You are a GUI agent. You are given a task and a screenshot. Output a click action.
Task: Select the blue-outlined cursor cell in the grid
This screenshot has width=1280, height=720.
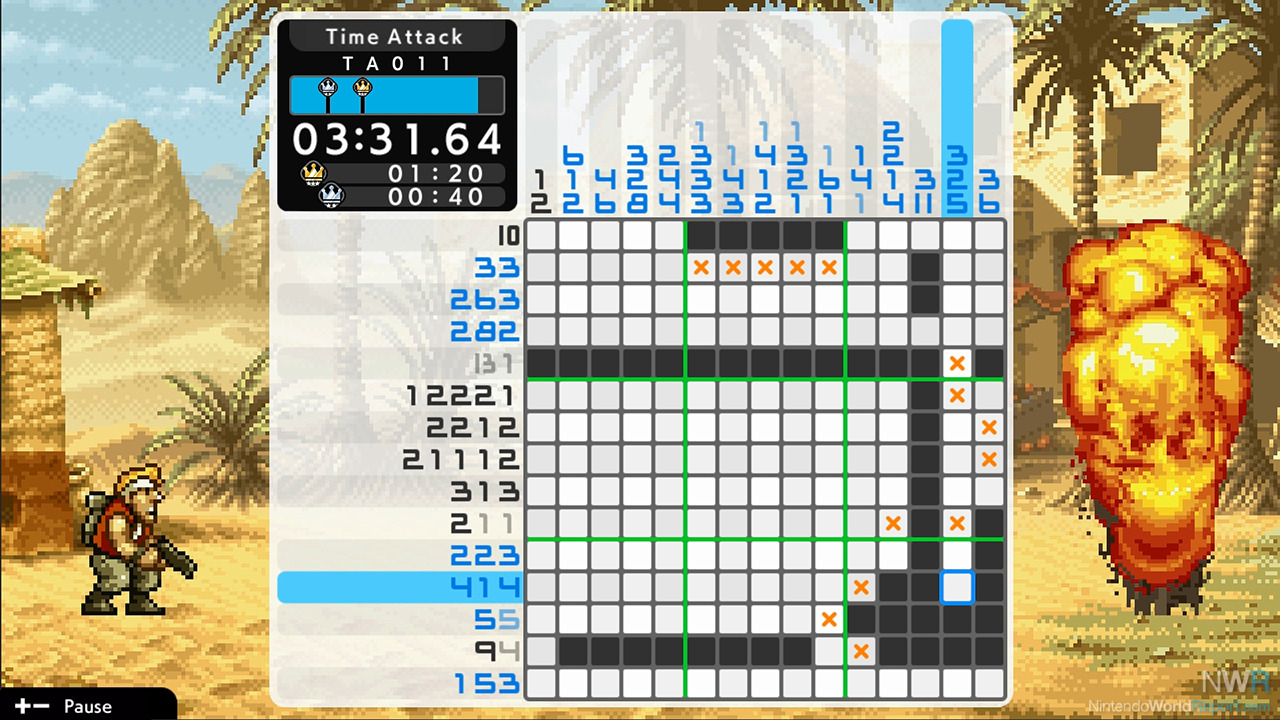point(957,587)
